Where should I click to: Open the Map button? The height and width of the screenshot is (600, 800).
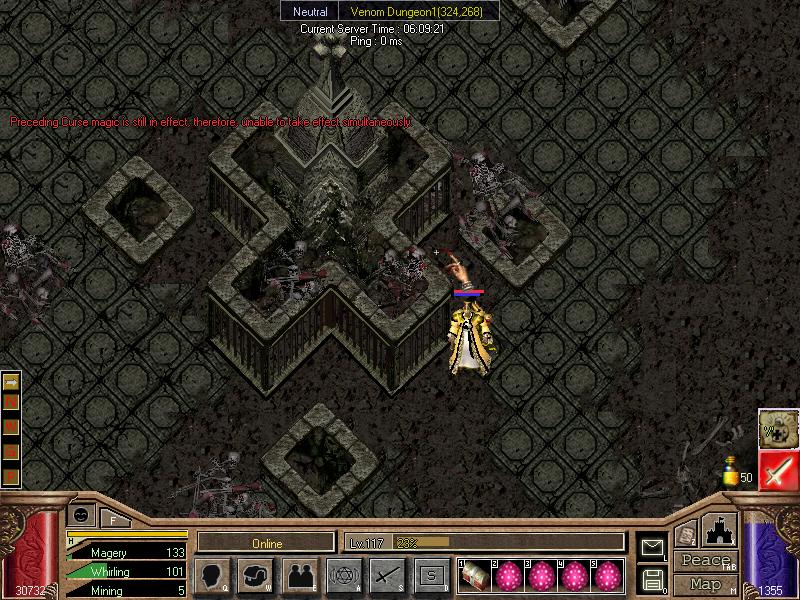(705, 584)
